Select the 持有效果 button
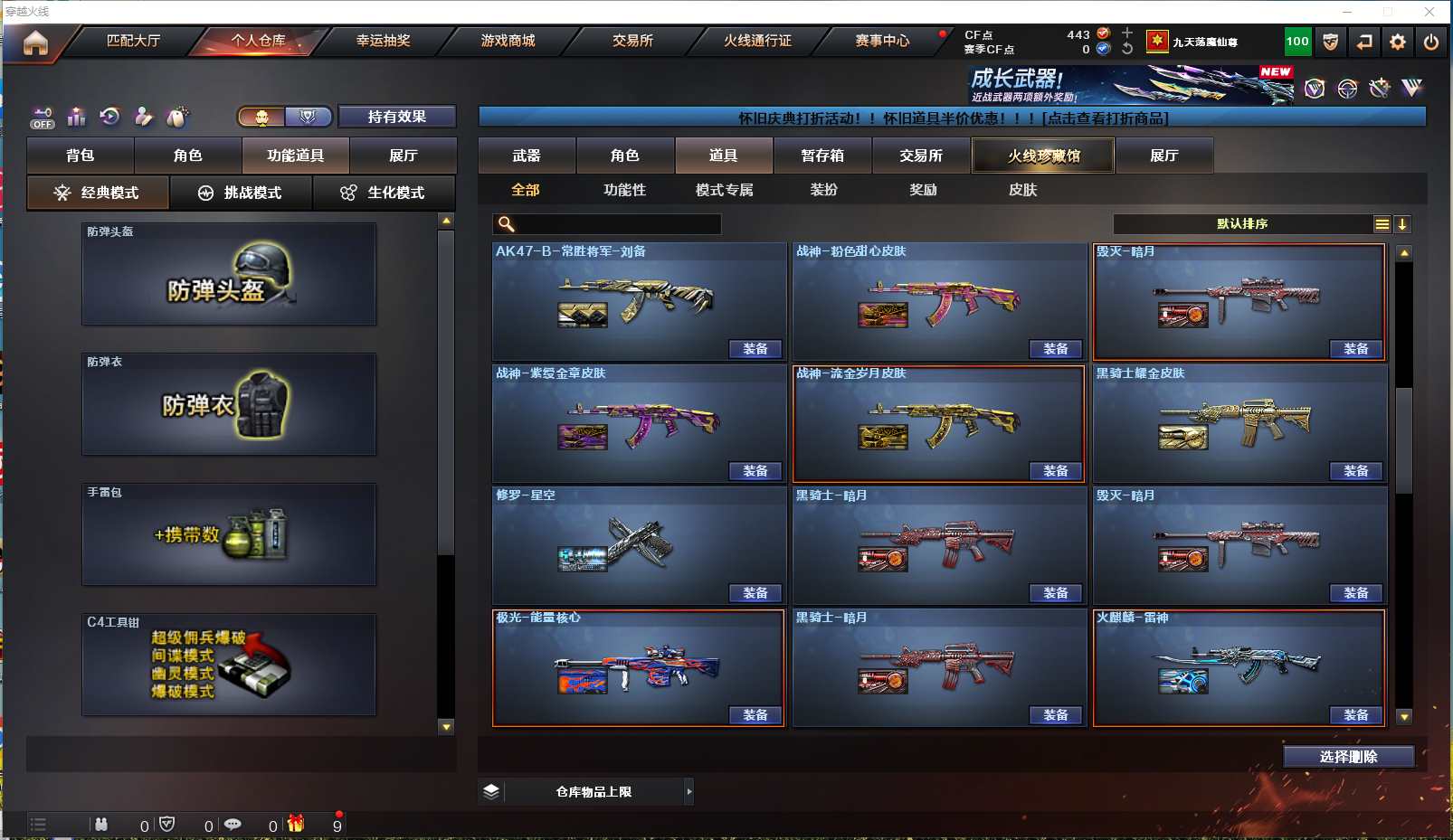Viewport: 1453px width, 840px height. point(396,117)
